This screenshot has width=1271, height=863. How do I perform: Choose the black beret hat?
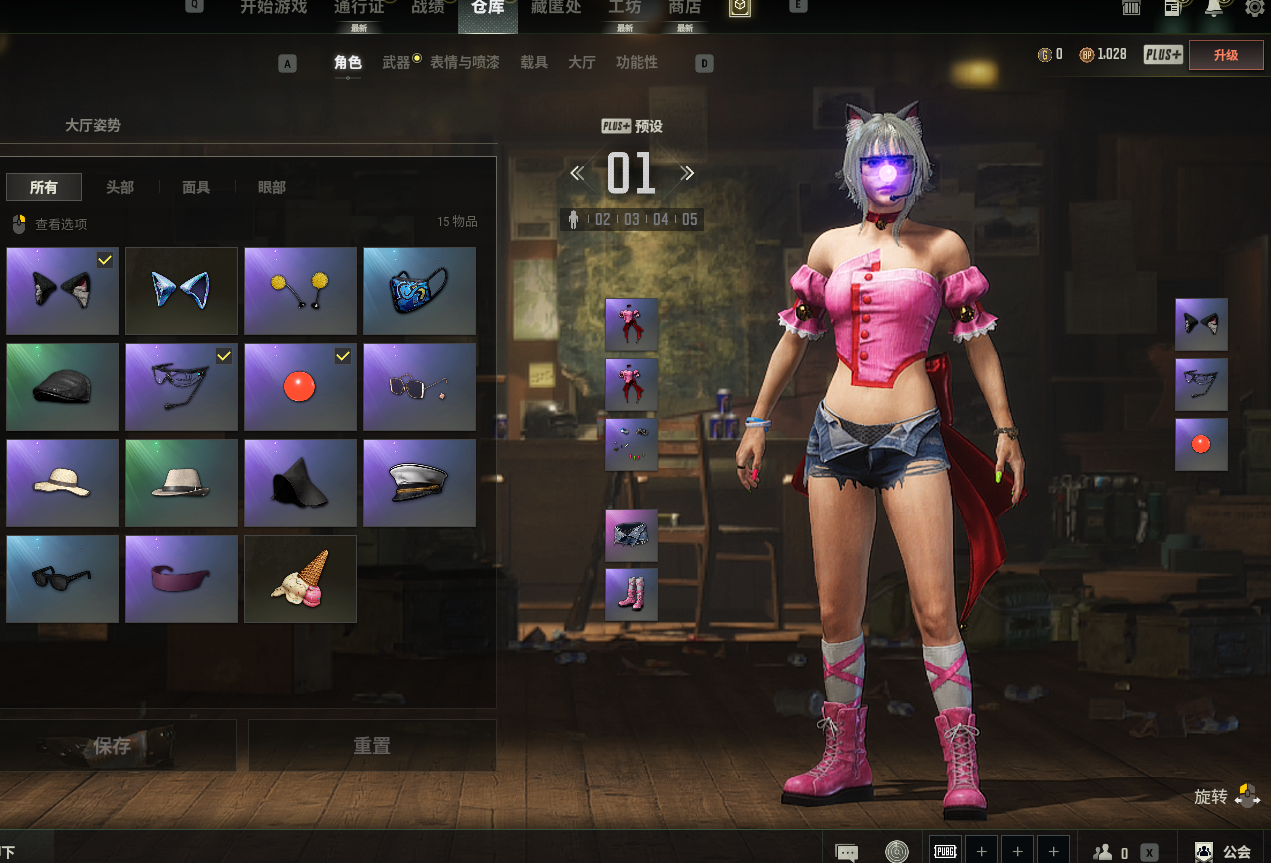(x=62, y=387)
